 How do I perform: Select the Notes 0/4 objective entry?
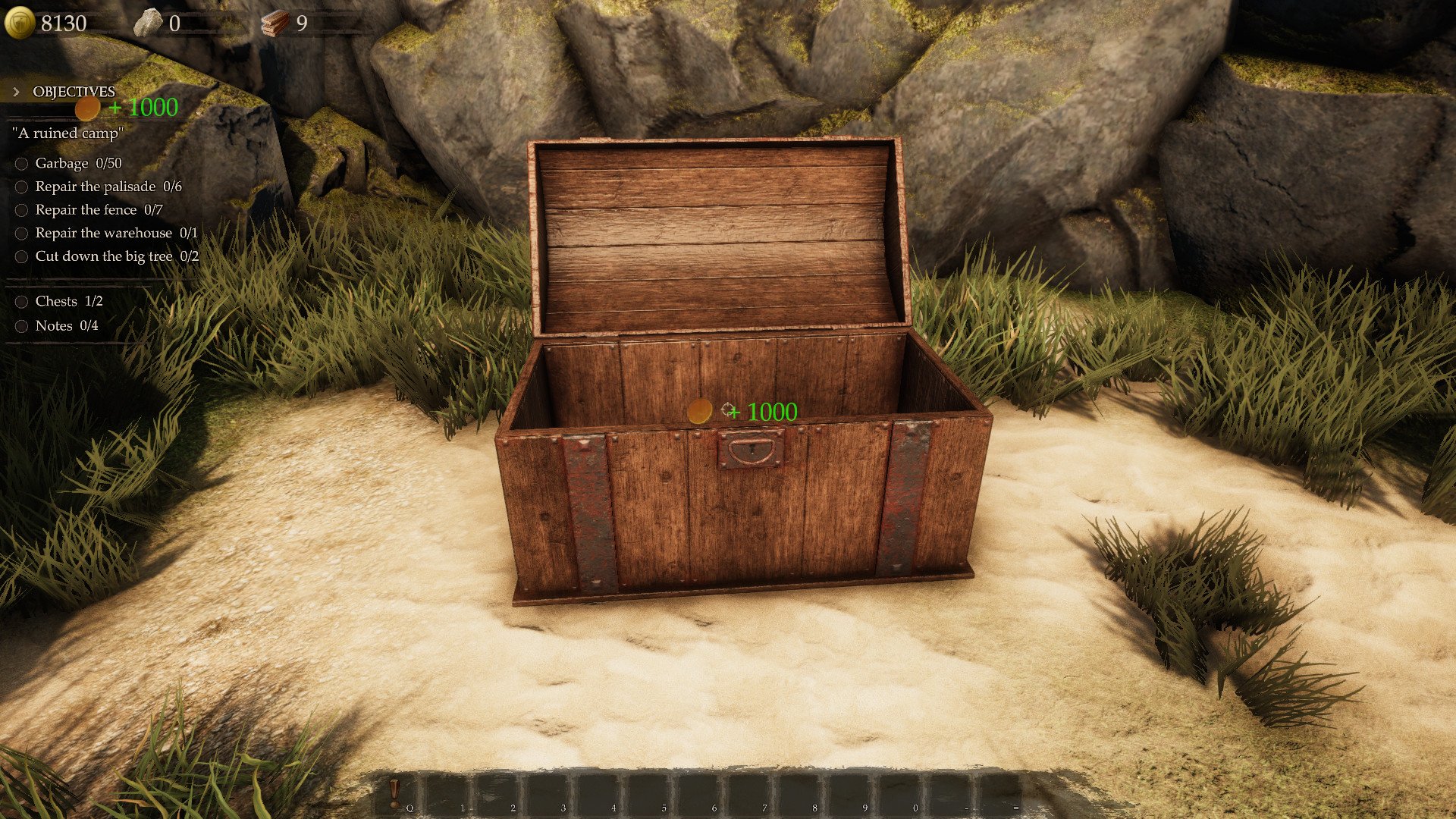[66, 326]
